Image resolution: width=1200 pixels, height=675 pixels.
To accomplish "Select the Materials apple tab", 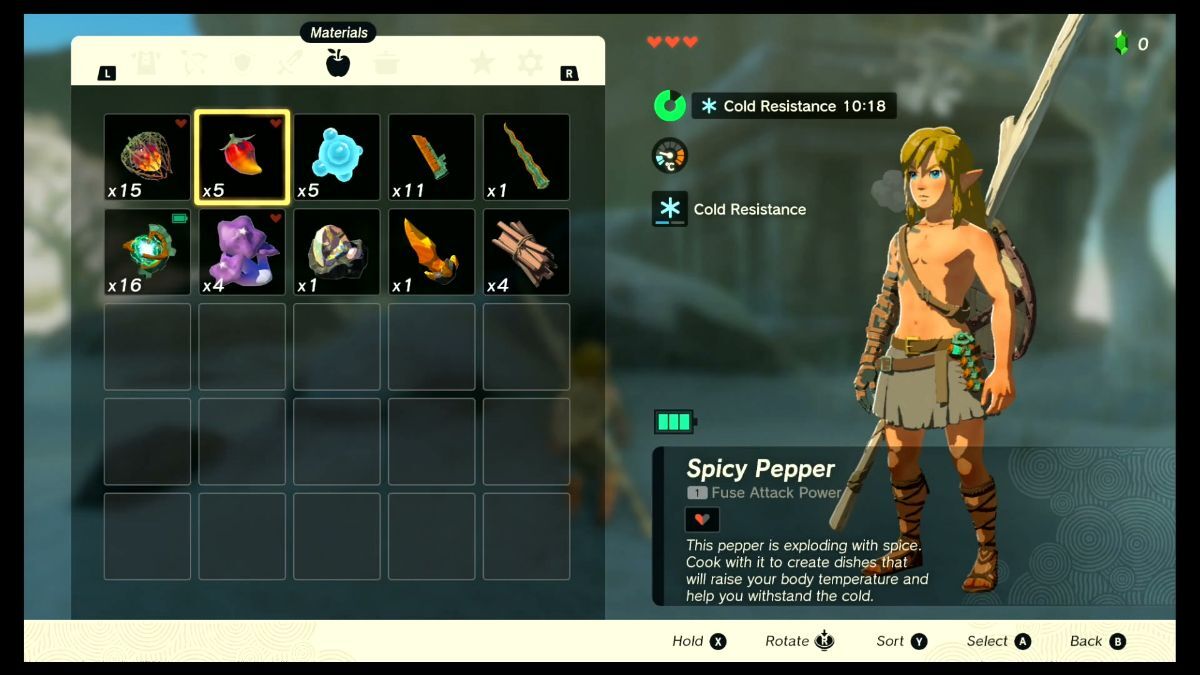I will [x=338, y=64].
